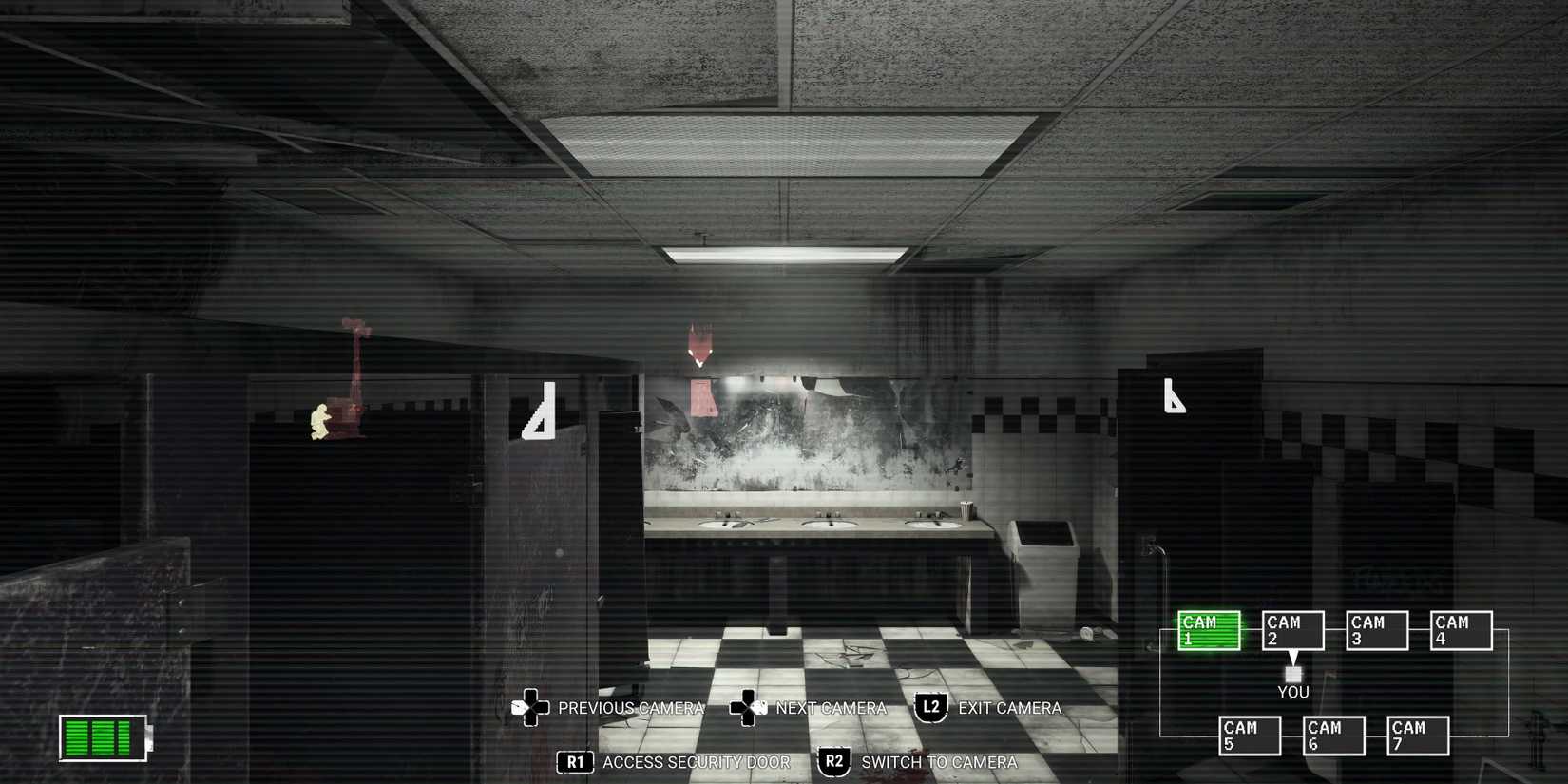Switch to CAM 2
This screenshot has width=1568, height=784.
pyautogui.click(x=1291, y=629)
